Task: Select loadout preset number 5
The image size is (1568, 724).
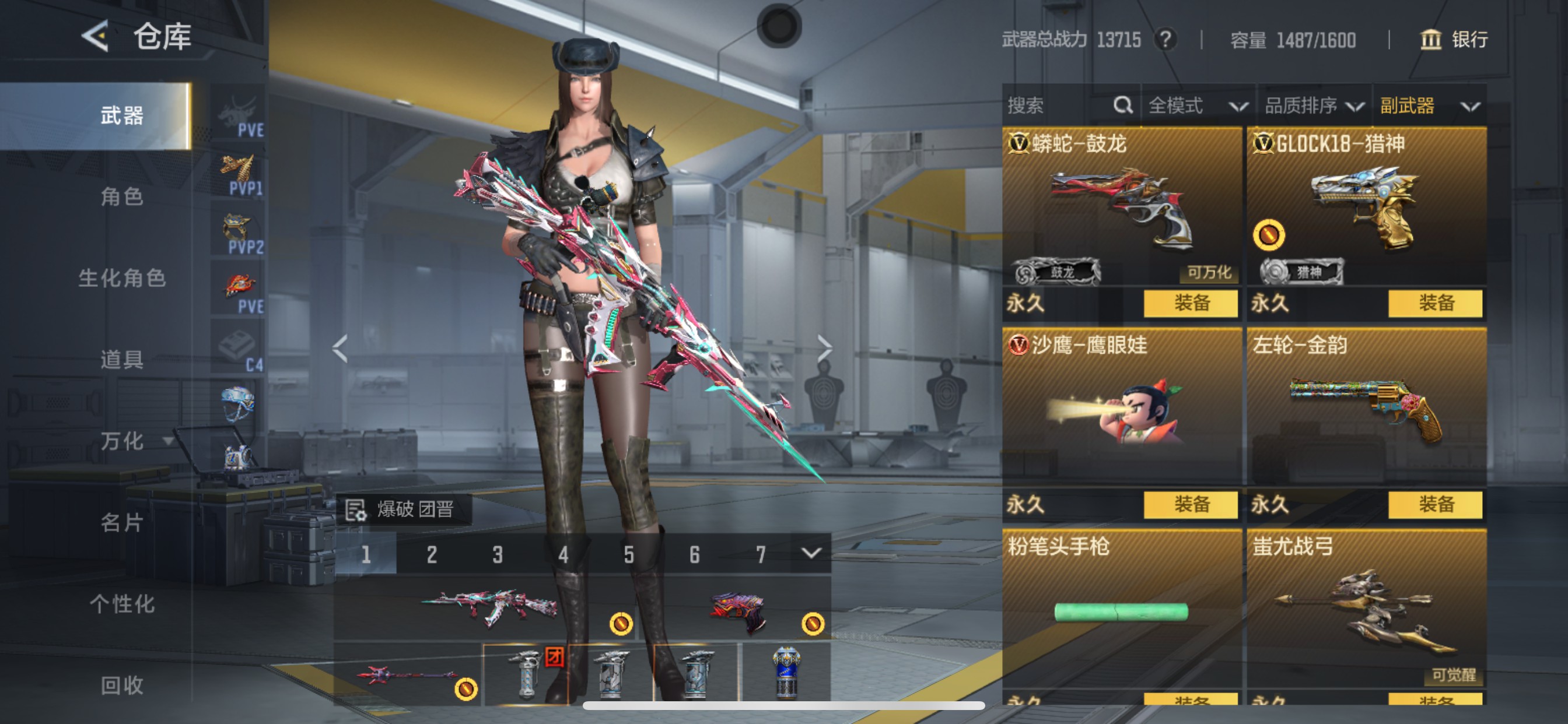Action: coord(628,554)
